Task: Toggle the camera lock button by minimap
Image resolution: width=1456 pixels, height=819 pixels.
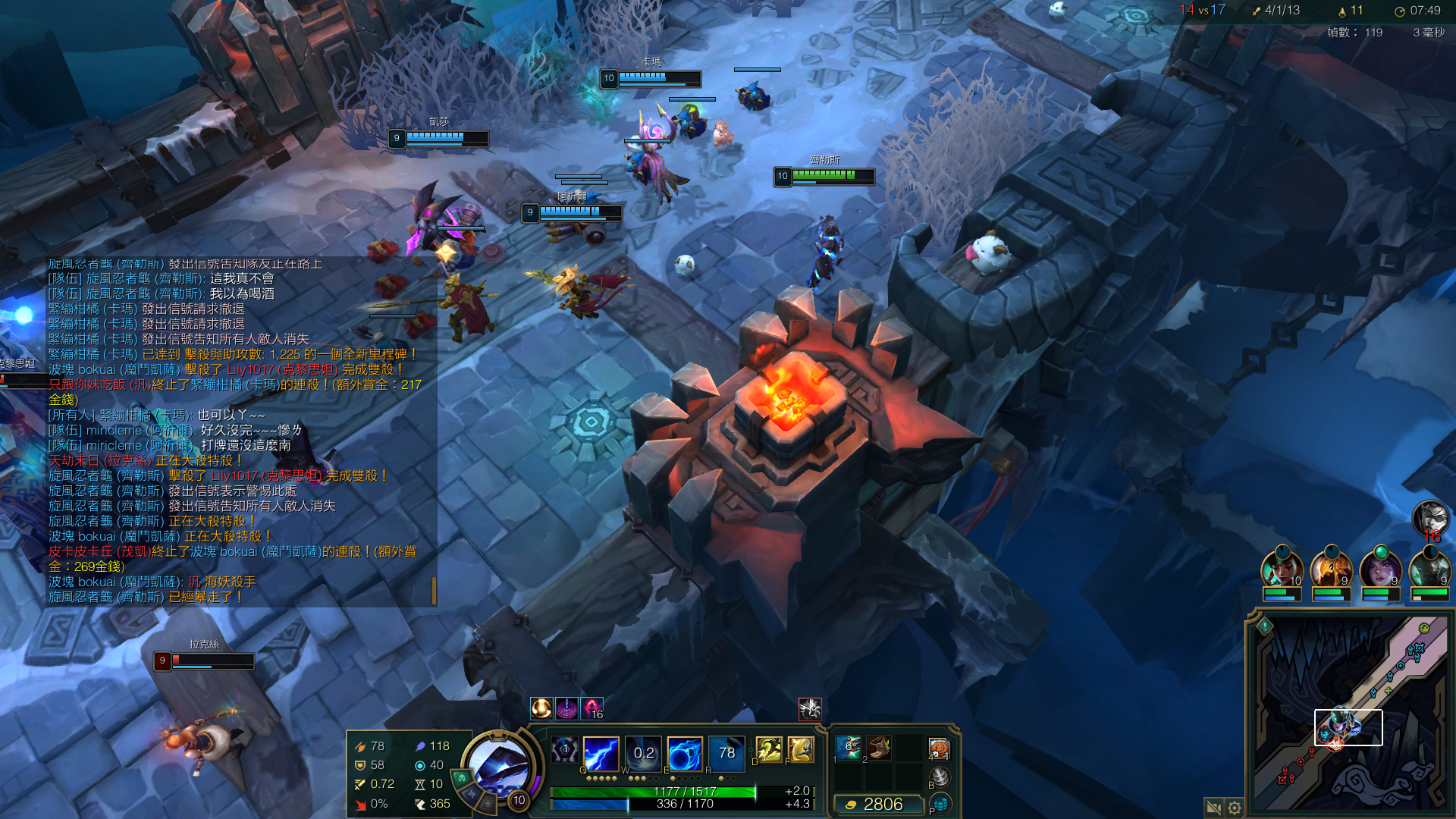Action: (x=1213, y=808)
